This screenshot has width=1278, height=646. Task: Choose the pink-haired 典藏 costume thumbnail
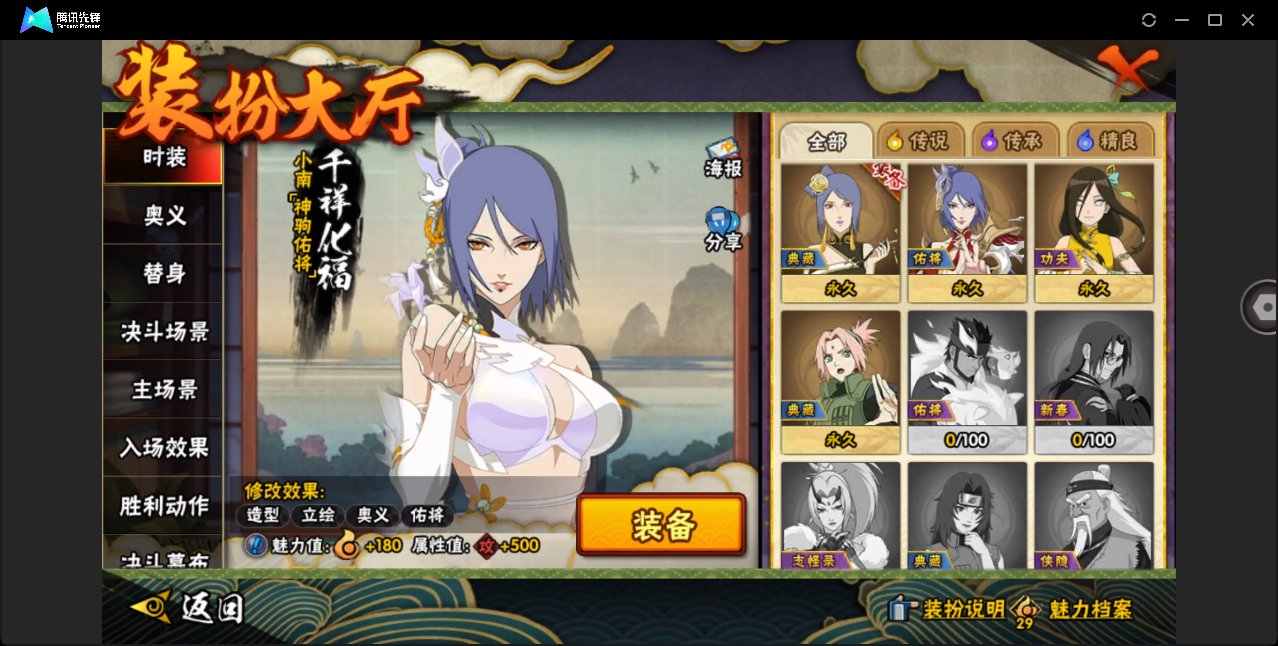[x=840, y=381]
